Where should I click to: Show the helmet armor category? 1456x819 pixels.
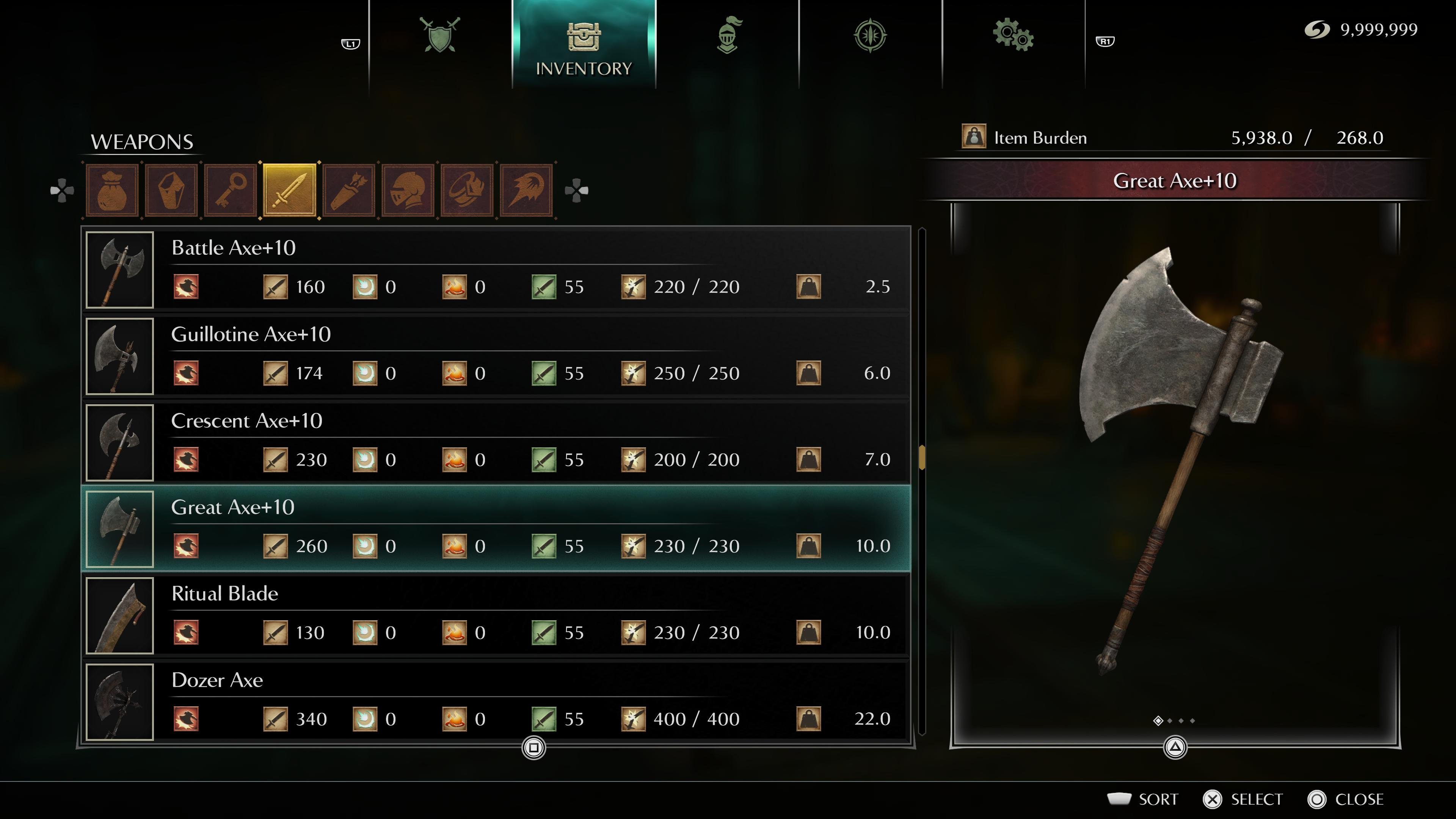point(408,190)
